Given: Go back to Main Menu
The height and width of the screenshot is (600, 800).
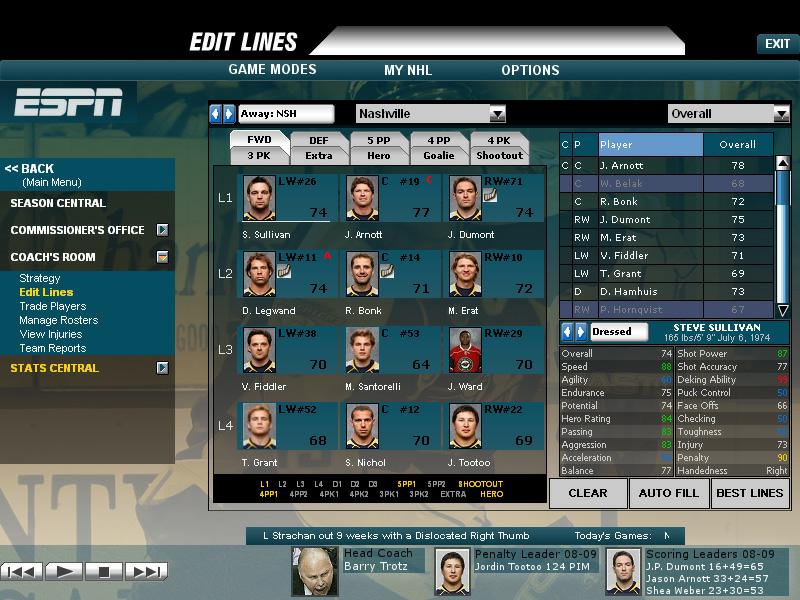Looking at the screenshot, I should point(30,169).
